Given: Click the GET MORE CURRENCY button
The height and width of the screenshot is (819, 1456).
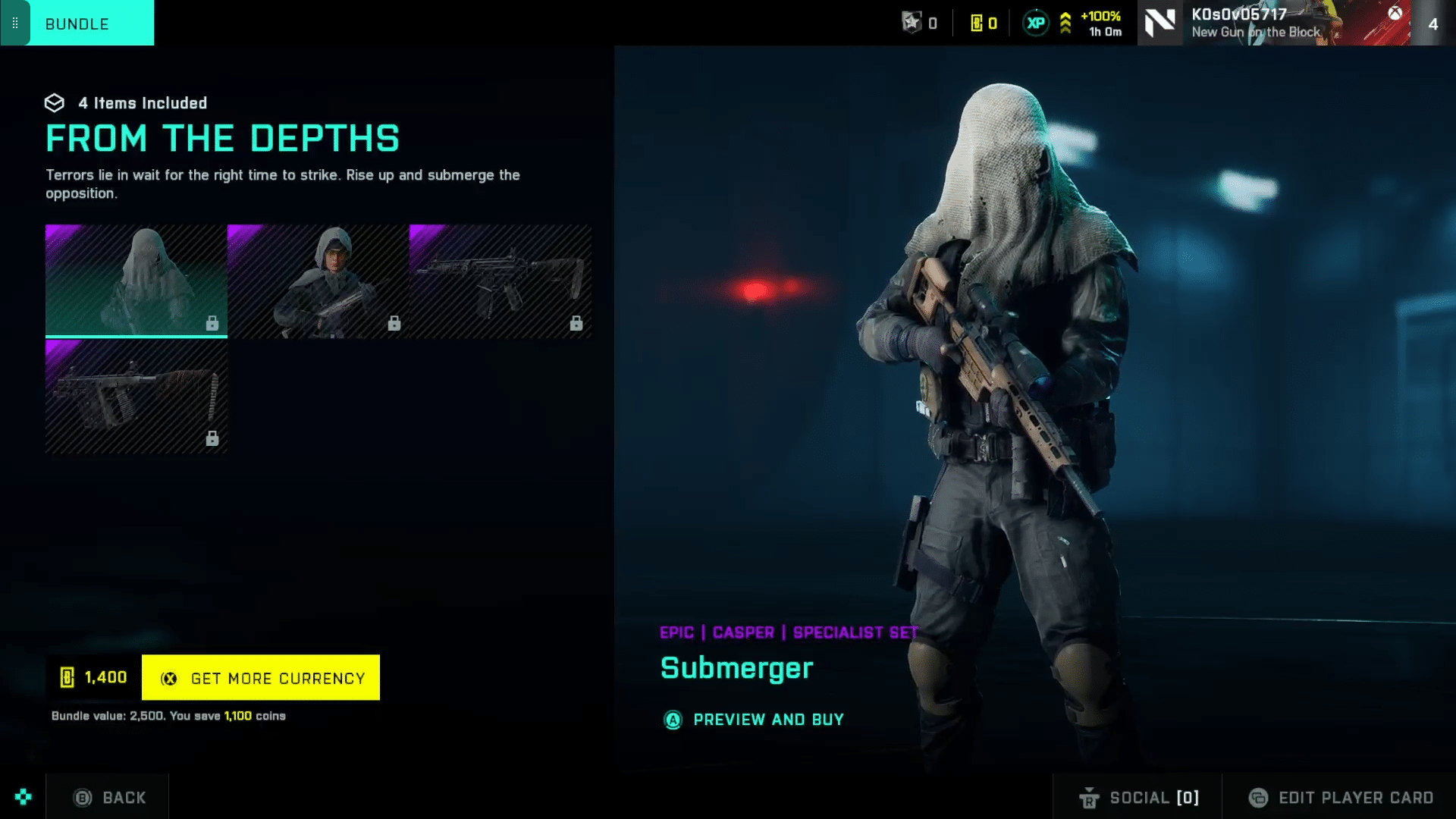Looking at the screenshot, I should click(261, 677).
